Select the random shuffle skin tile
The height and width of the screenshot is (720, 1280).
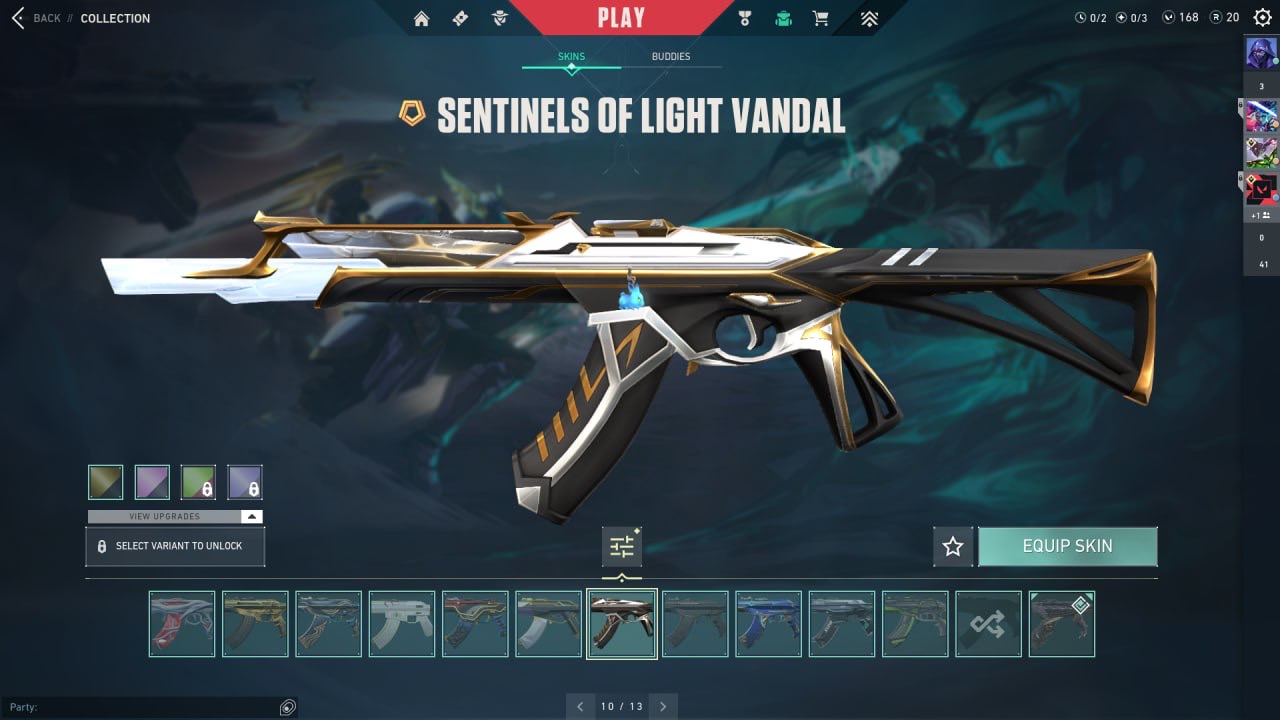click(x=988, y=624)
